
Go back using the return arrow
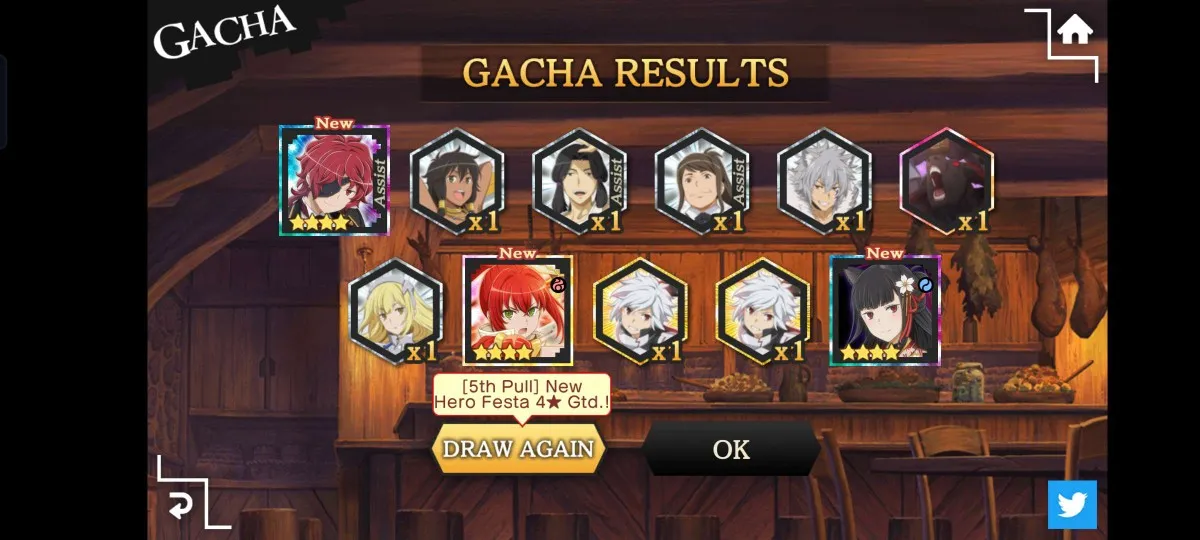pos(180,506)
